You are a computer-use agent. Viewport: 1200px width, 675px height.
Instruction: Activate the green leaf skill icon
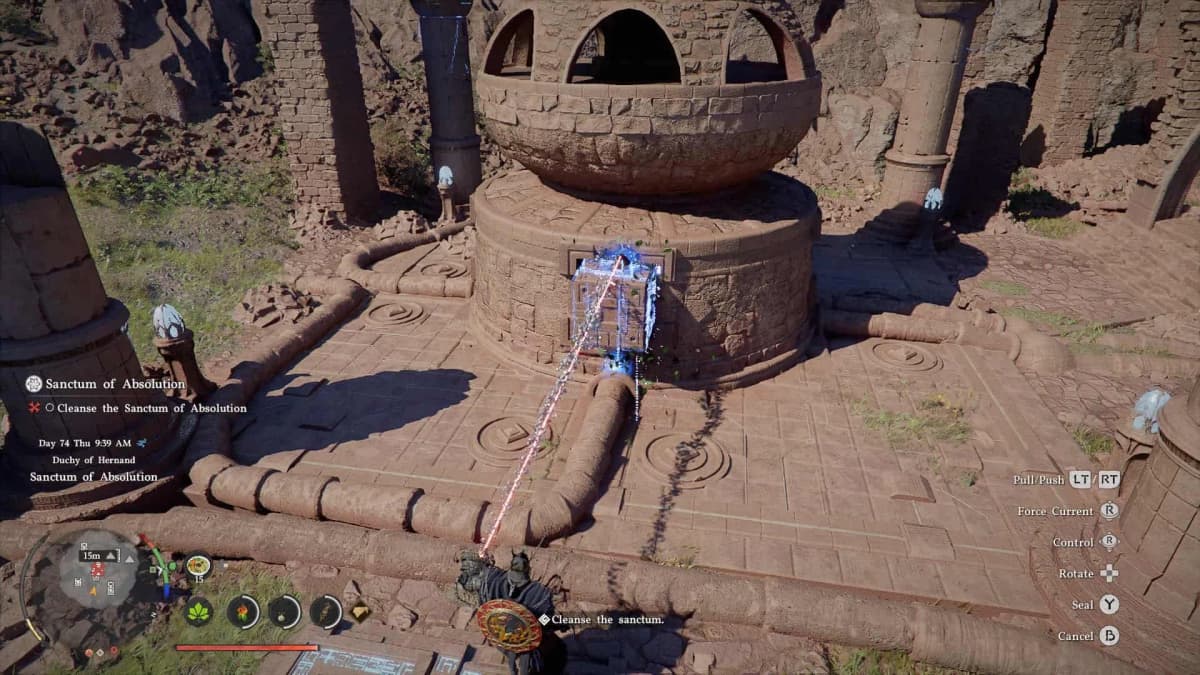coord(199,611)
